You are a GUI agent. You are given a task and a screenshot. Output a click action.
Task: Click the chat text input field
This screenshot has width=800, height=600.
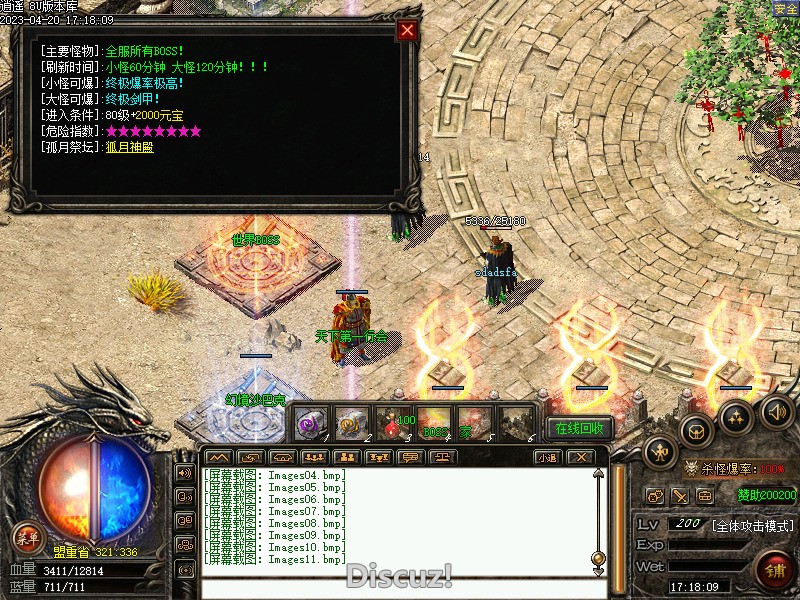coord(400,588)
